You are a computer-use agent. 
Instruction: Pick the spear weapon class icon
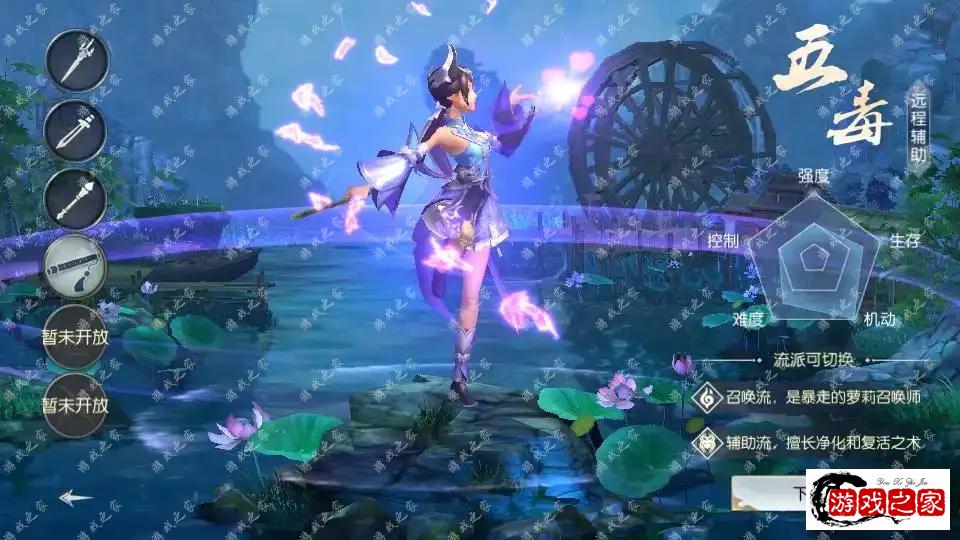75,197
